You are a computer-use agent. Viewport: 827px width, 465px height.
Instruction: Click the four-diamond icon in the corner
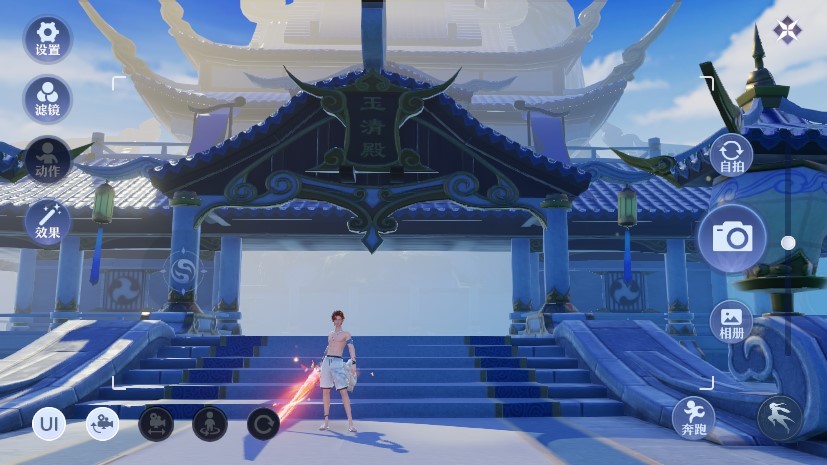pyautogui.click(x=787, y=31)
